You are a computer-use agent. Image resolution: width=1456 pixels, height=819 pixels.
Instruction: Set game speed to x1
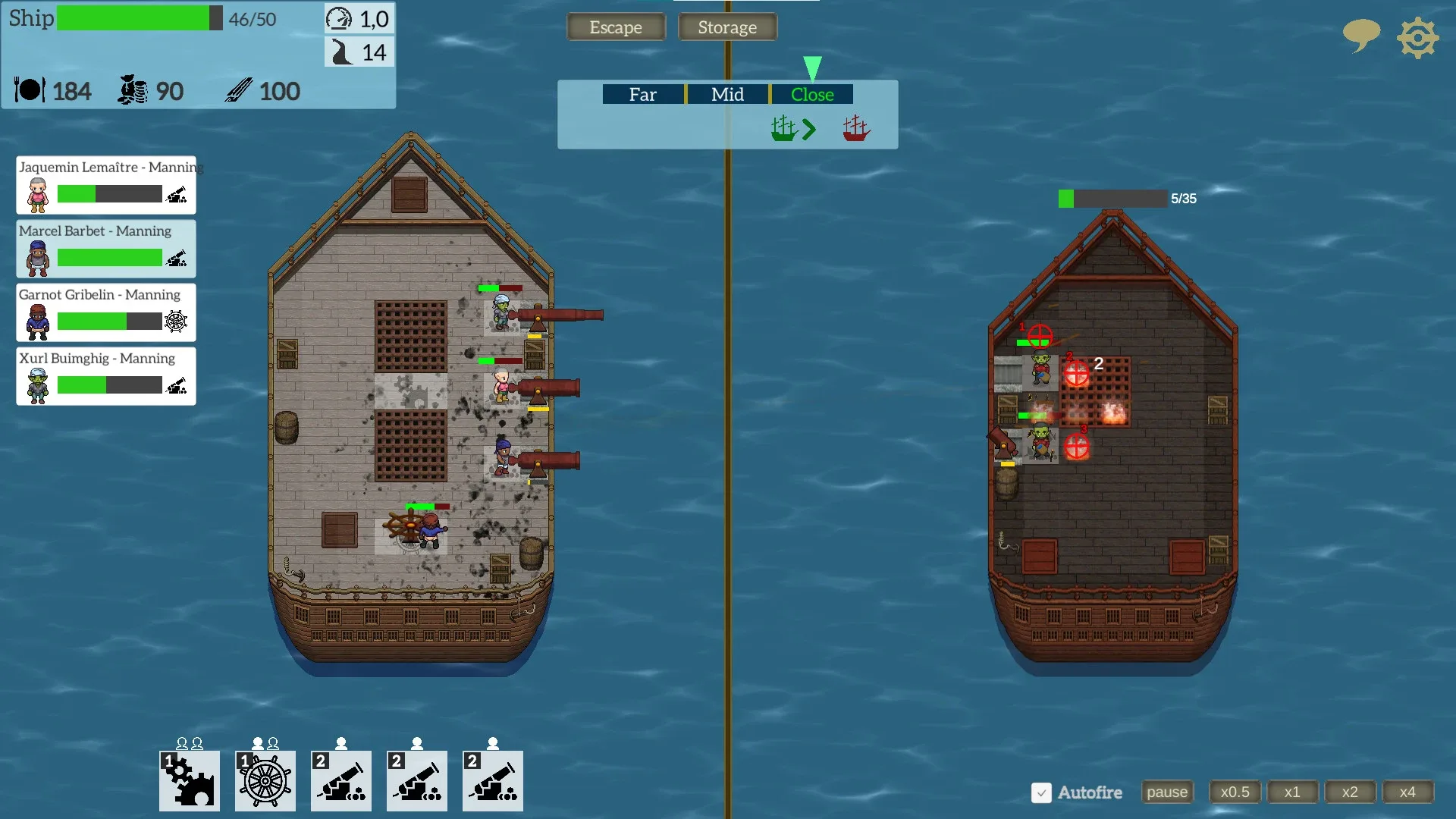pyautogui.click(x=1292, y=792)
